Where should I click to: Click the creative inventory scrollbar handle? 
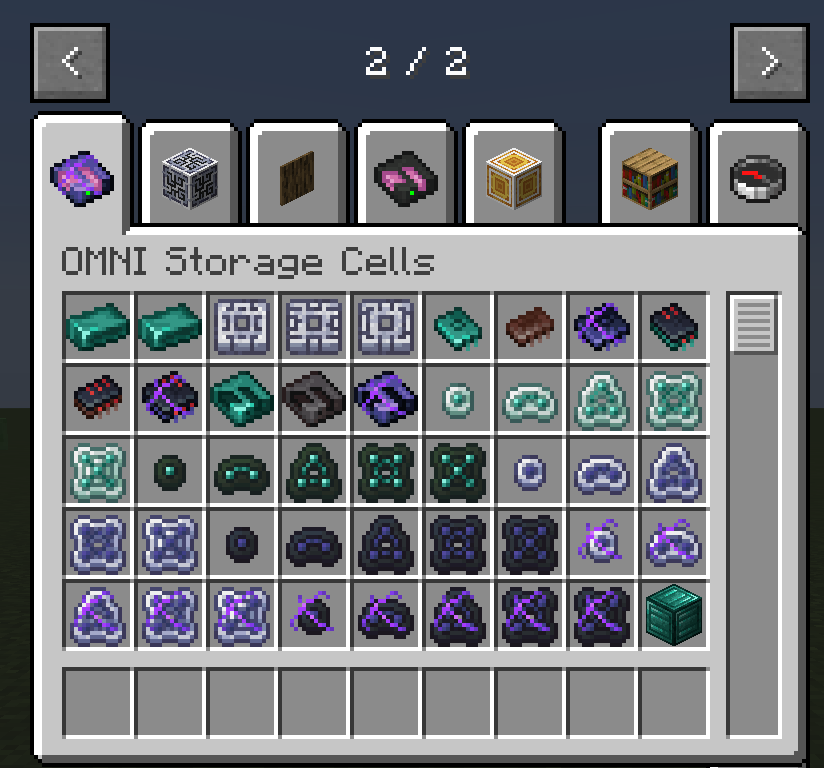click(x=755, y=324)
